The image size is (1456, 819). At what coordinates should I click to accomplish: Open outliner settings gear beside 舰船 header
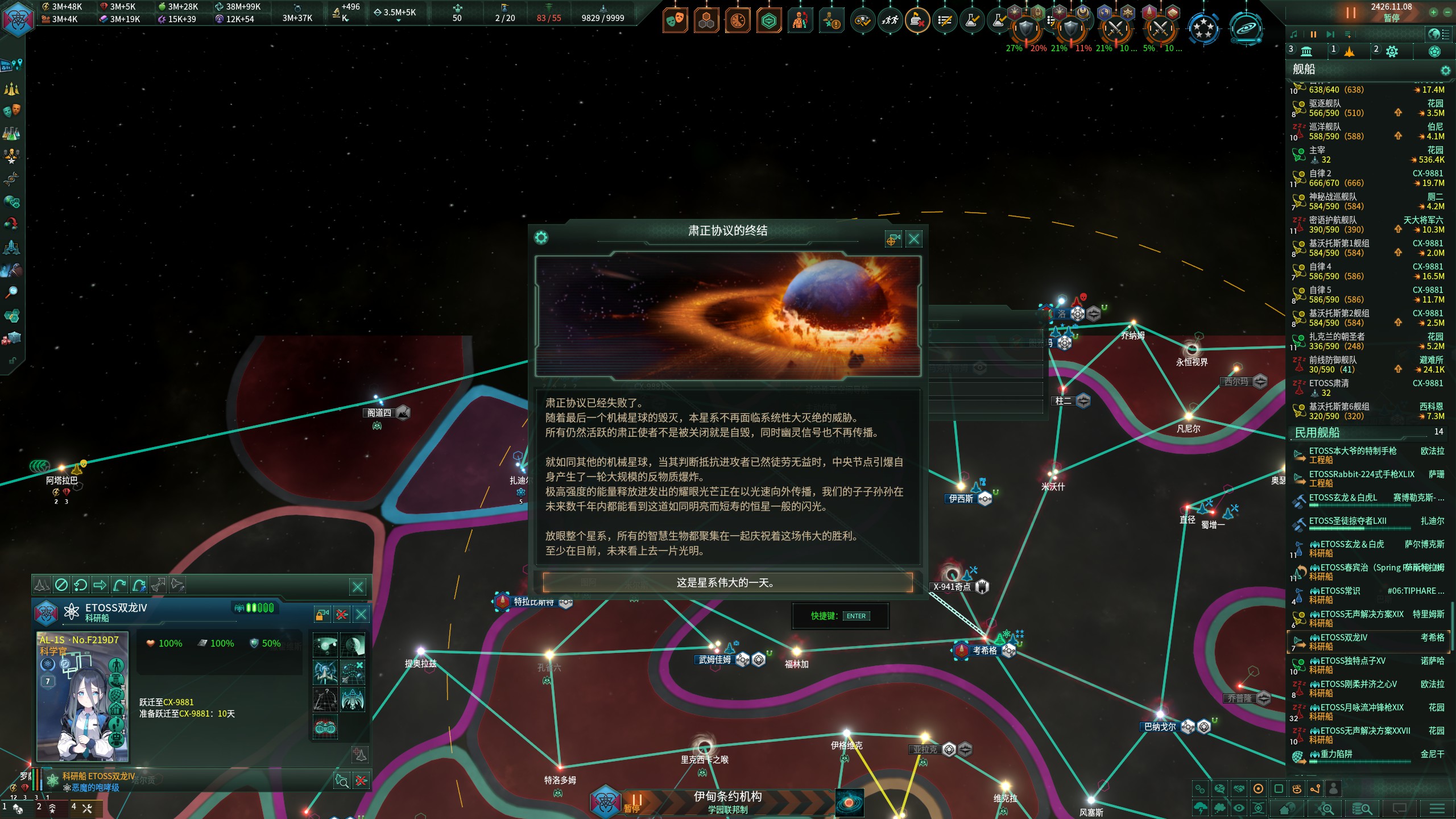click(x=1445, y=71)
